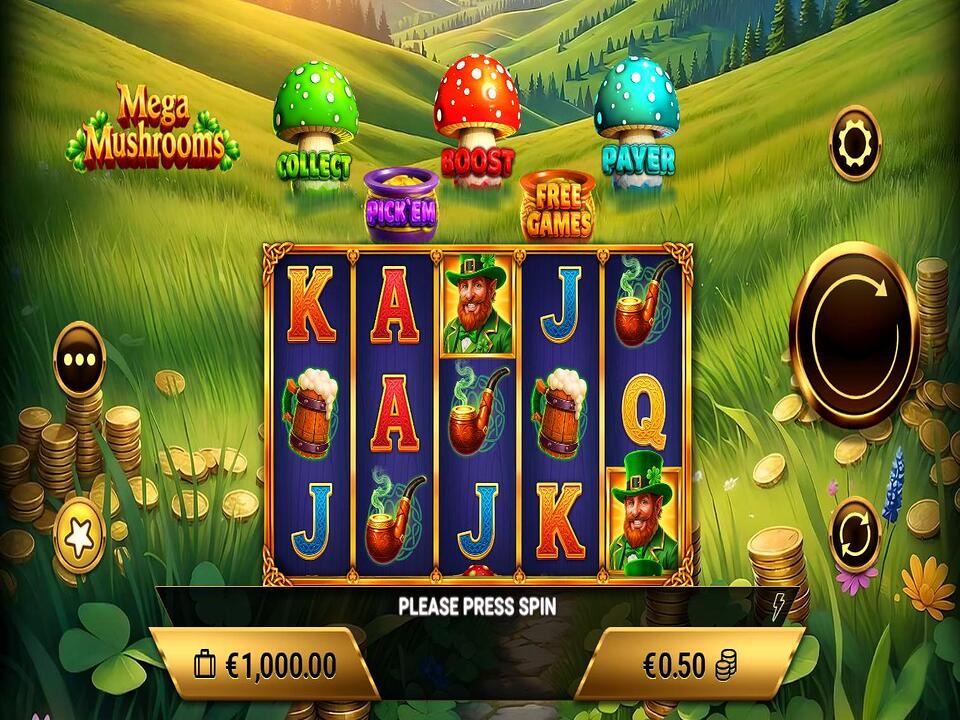This screenshot has height=720, width=960.
Task: Activate the autoplay circular arrows button
Action: (855, 535)
